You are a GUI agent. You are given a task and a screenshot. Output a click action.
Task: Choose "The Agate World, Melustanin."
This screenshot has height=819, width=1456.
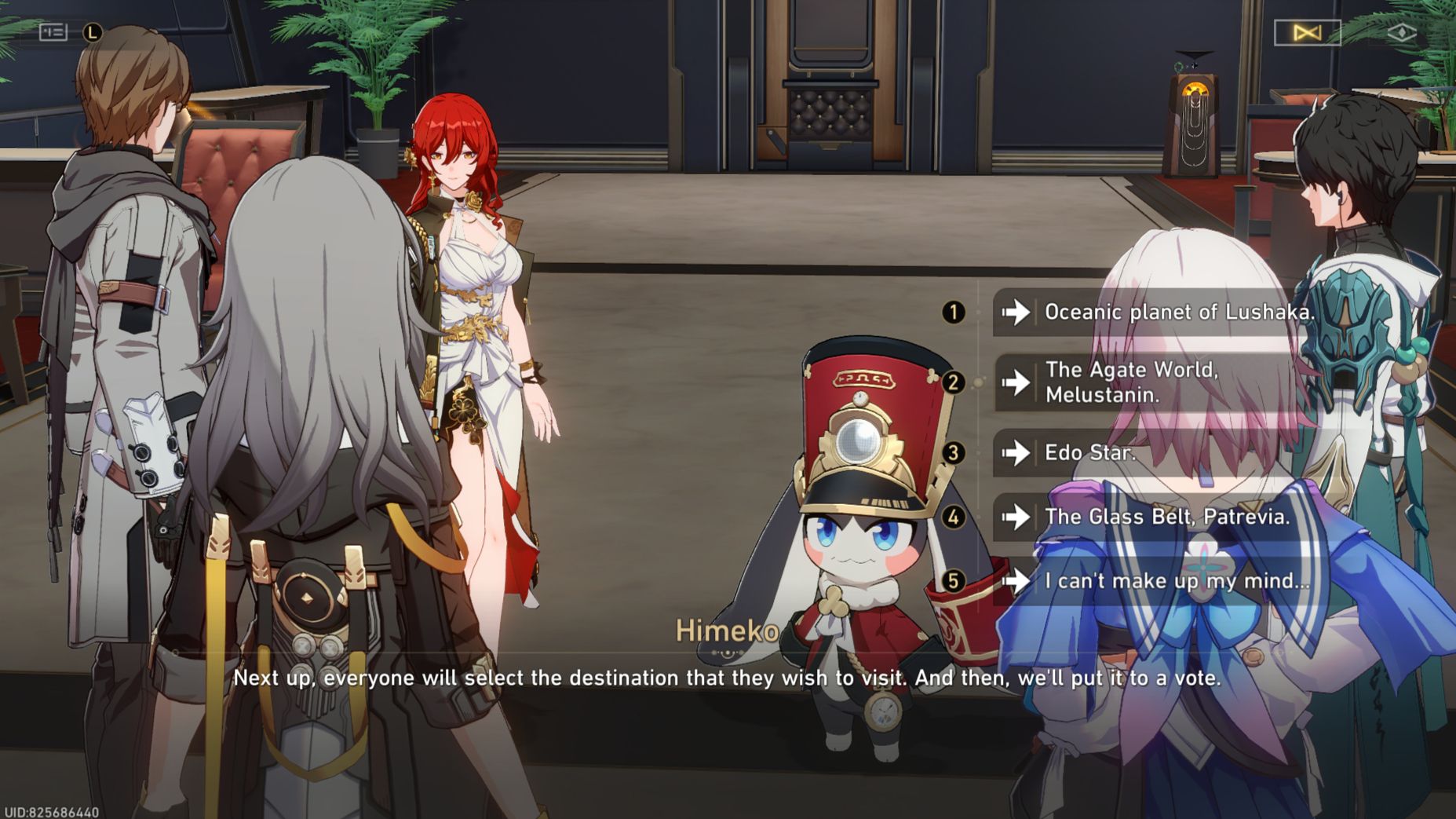click(1138, 383)
